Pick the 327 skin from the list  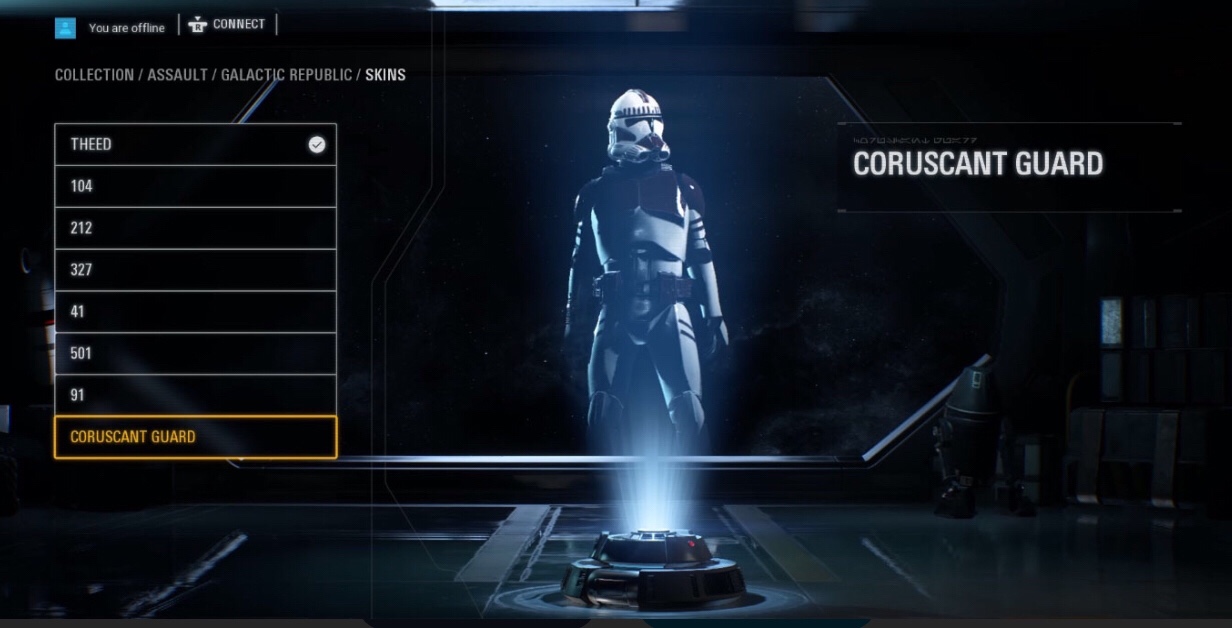click(195, 270)
